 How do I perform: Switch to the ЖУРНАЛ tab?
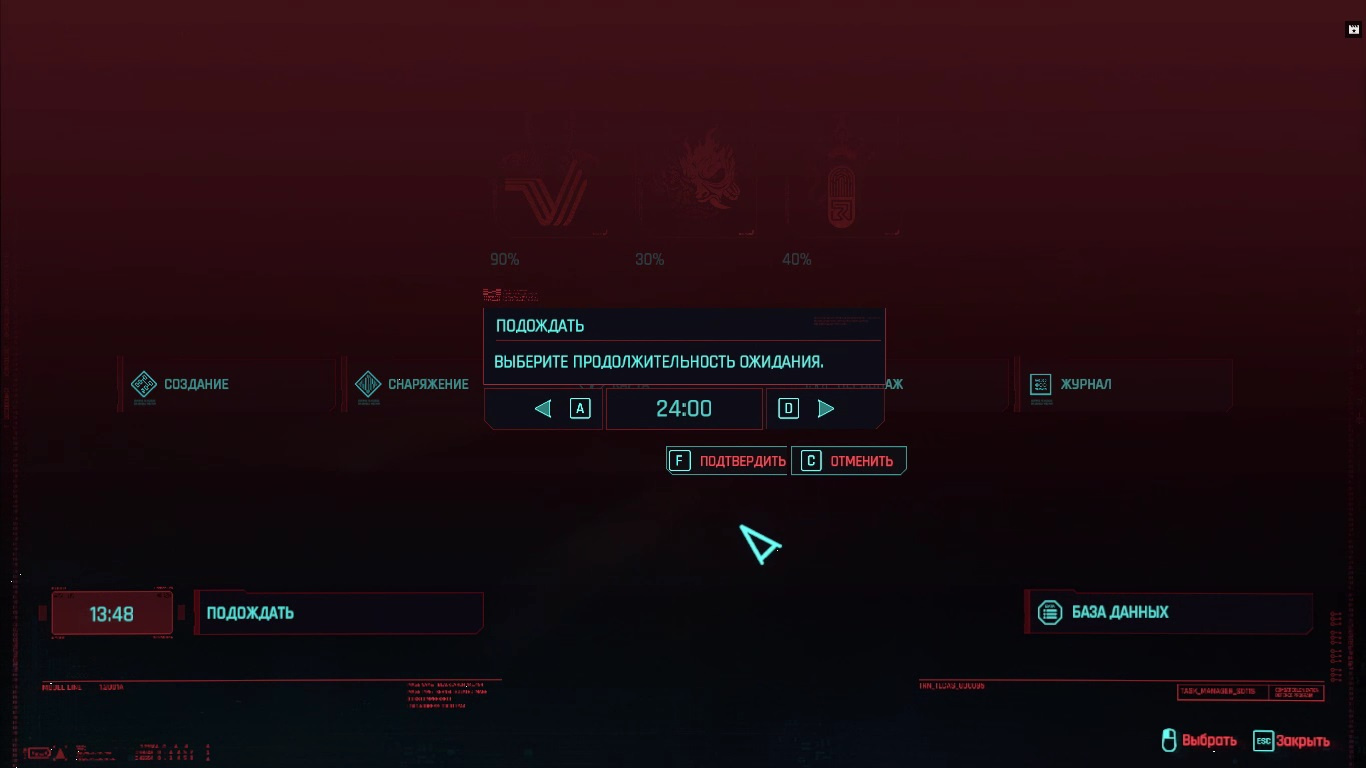tap(1085, 383)
